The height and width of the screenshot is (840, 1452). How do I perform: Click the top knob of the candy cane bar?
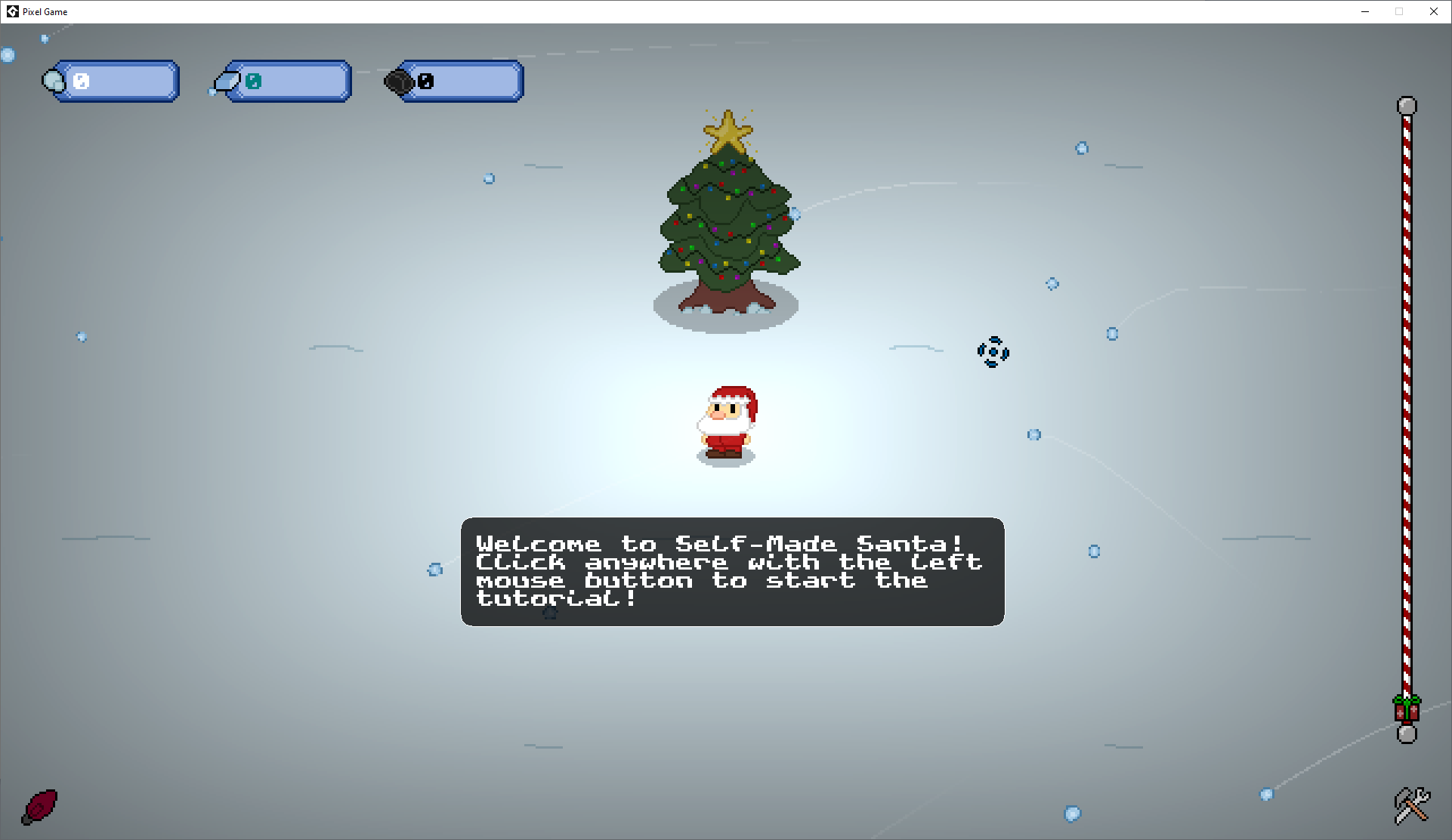click(x=1407, y=106)
